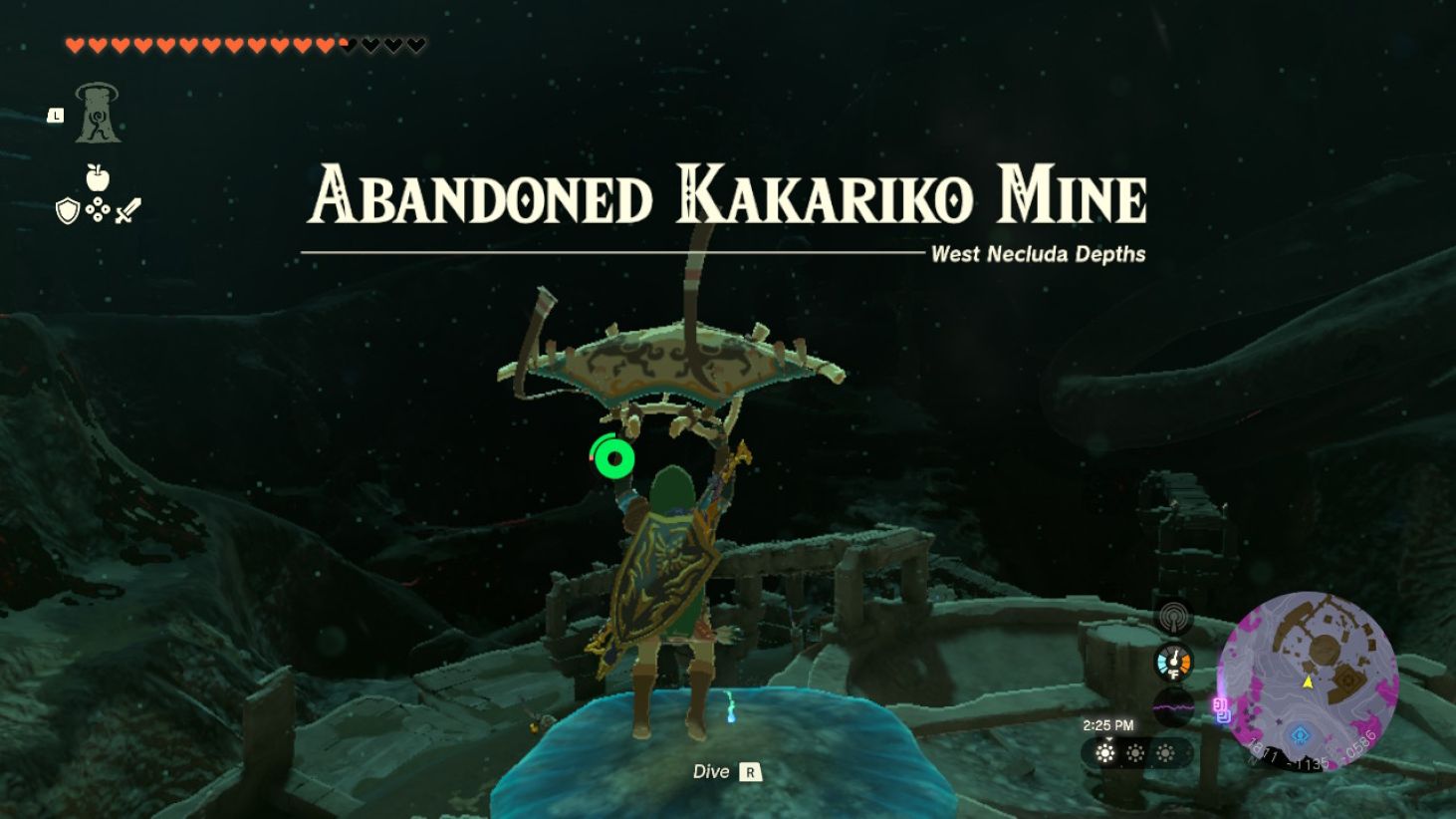Toggle the middle brightness sun indicator
The width and height of the screenshot is (1456, 819).
[x=1136, y=754]
